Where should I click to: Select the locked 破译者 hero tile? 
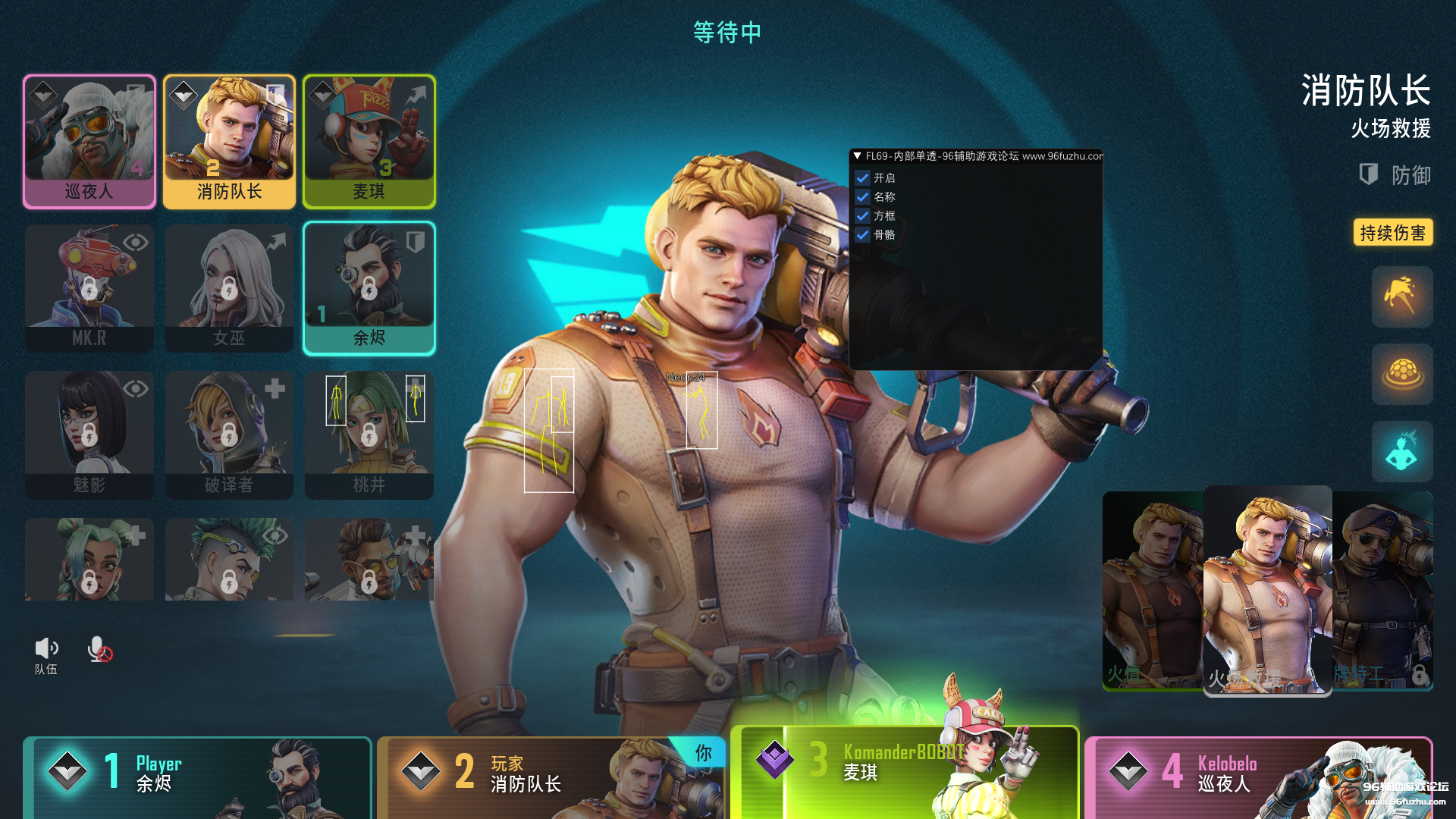tap(229, 435)
